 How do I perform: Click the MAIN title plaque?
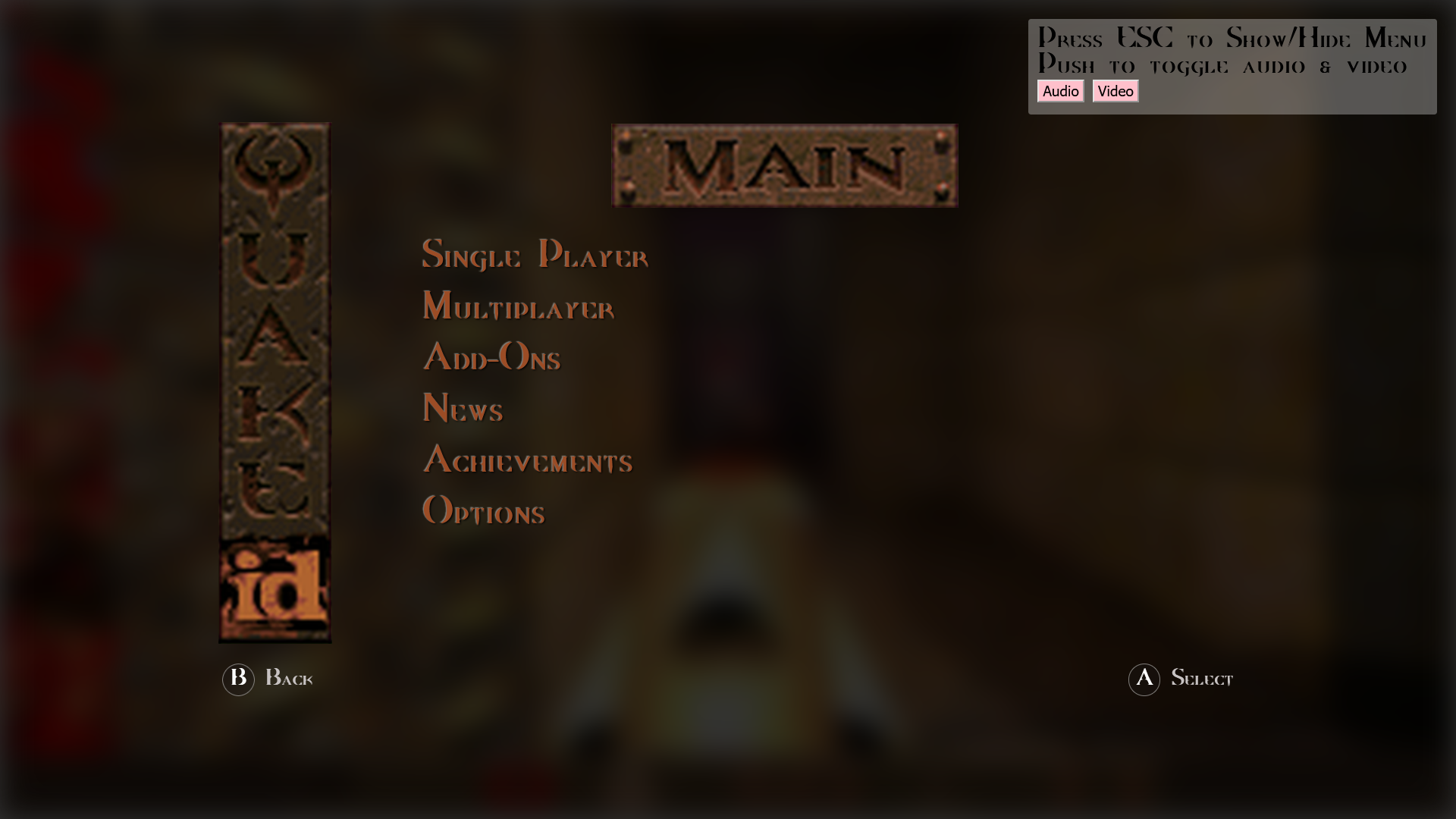click(784, 165)
